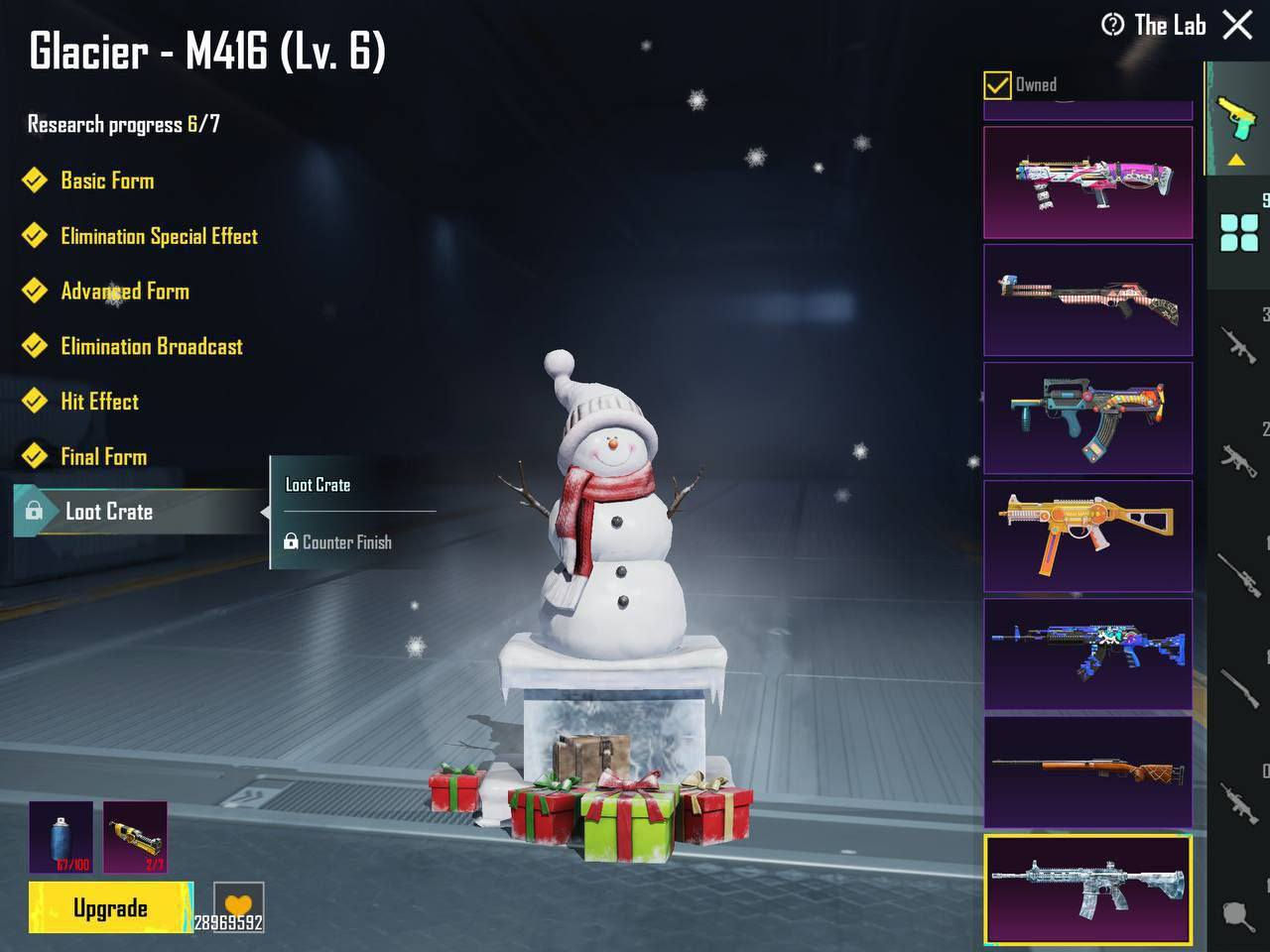View the Basic Form research stage
This screenshot has height=952, width=1270.
click(107, 180)
